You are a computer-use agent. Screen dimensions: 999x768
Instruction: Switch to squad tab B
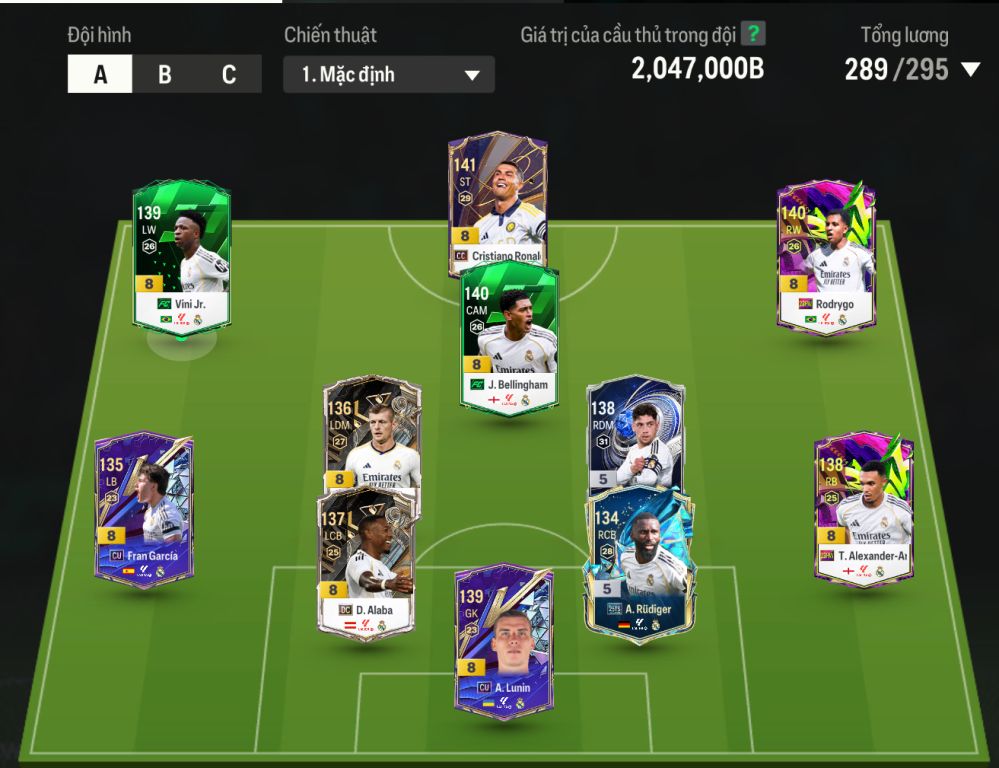click(x=164, y=75)
